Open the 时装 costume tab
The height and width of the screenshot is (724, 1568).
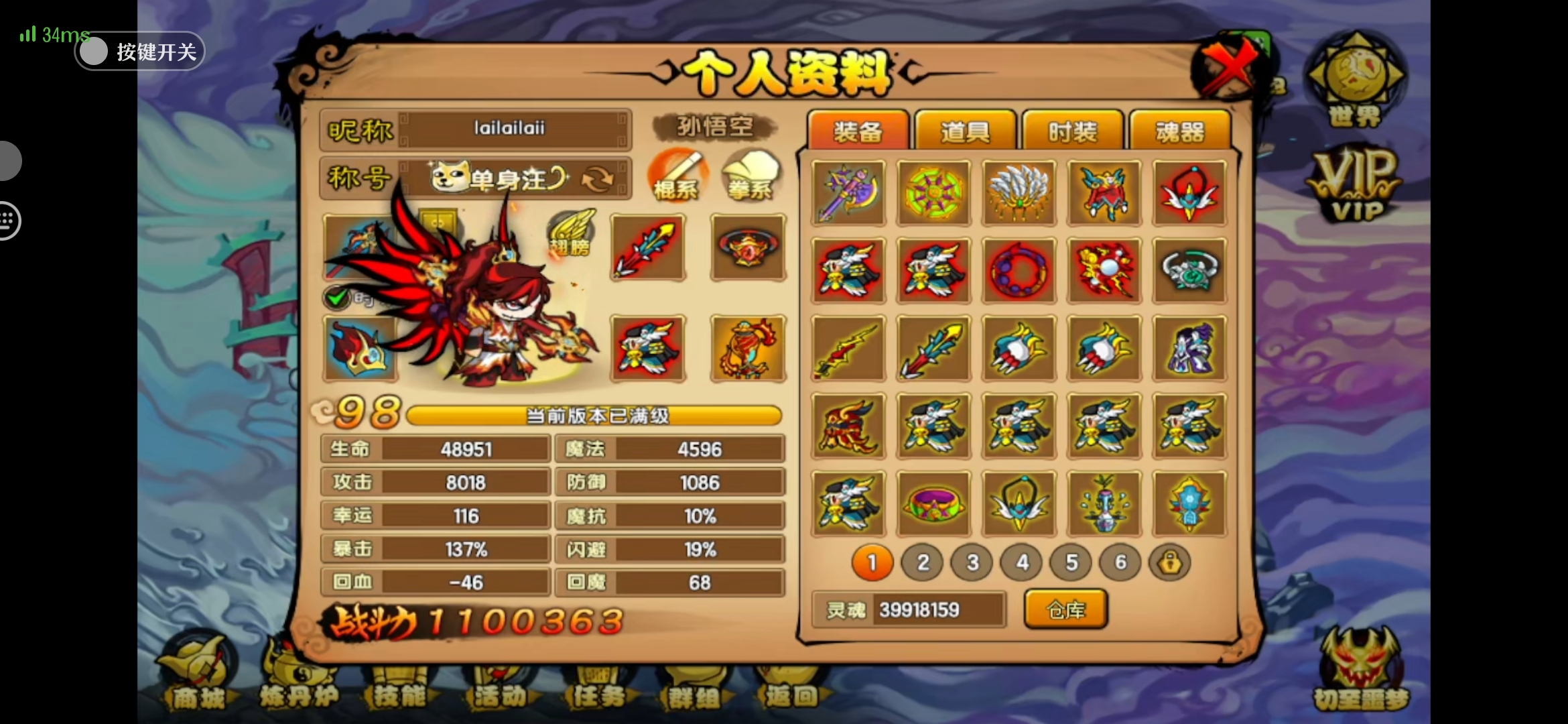tap(1072, 131)
